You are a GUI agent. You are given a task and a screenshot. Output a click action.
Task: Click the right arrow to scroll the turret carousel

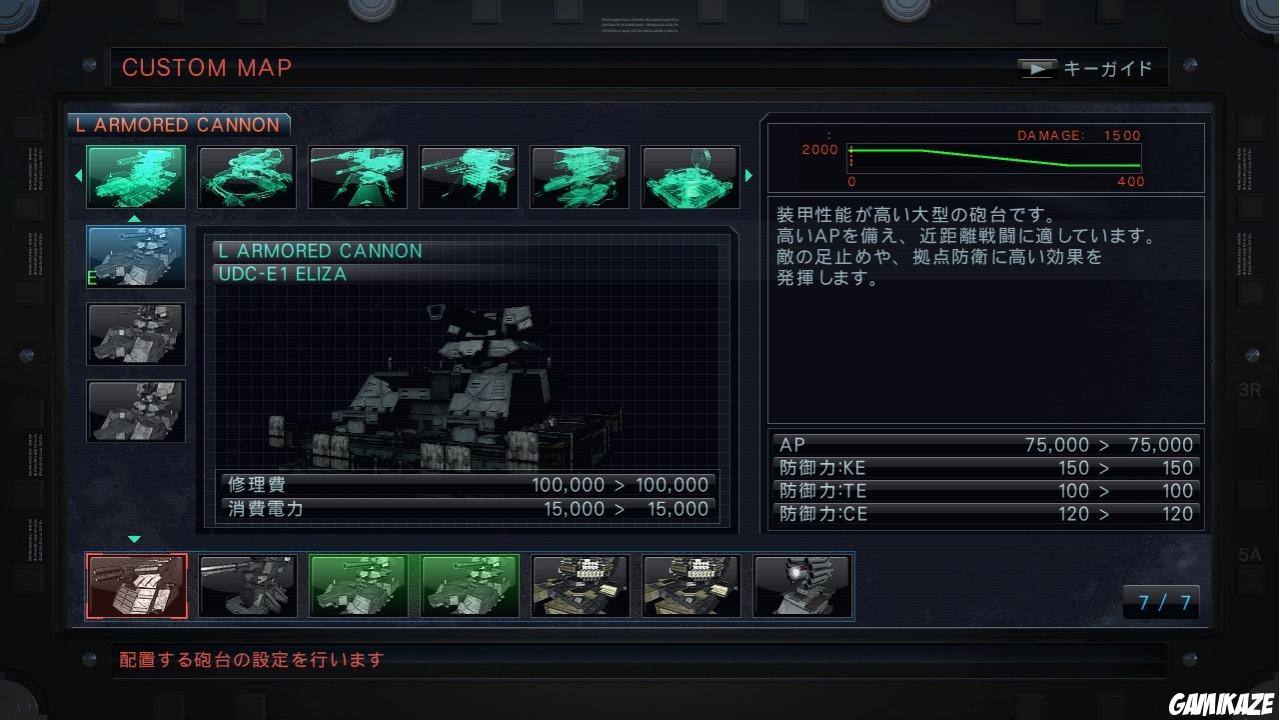tap(748, 175)
